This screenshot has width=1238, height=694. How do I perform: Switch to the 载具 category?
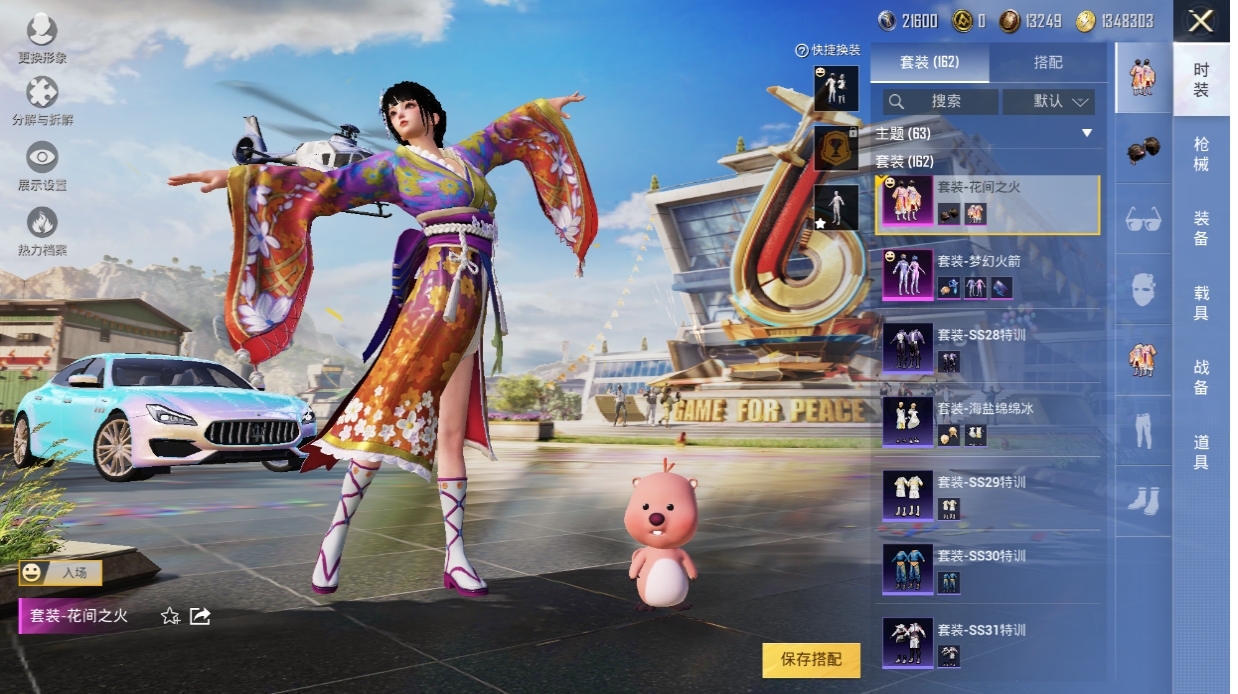click(1201, 303)
